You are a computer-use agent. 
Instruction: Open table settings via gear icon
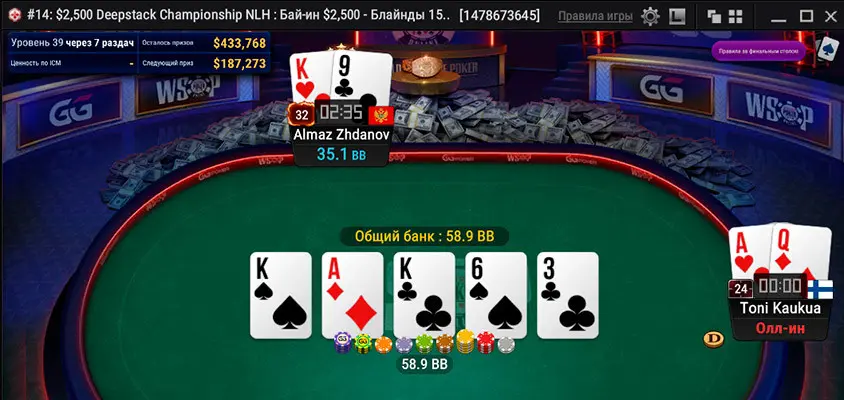point(650,16)
